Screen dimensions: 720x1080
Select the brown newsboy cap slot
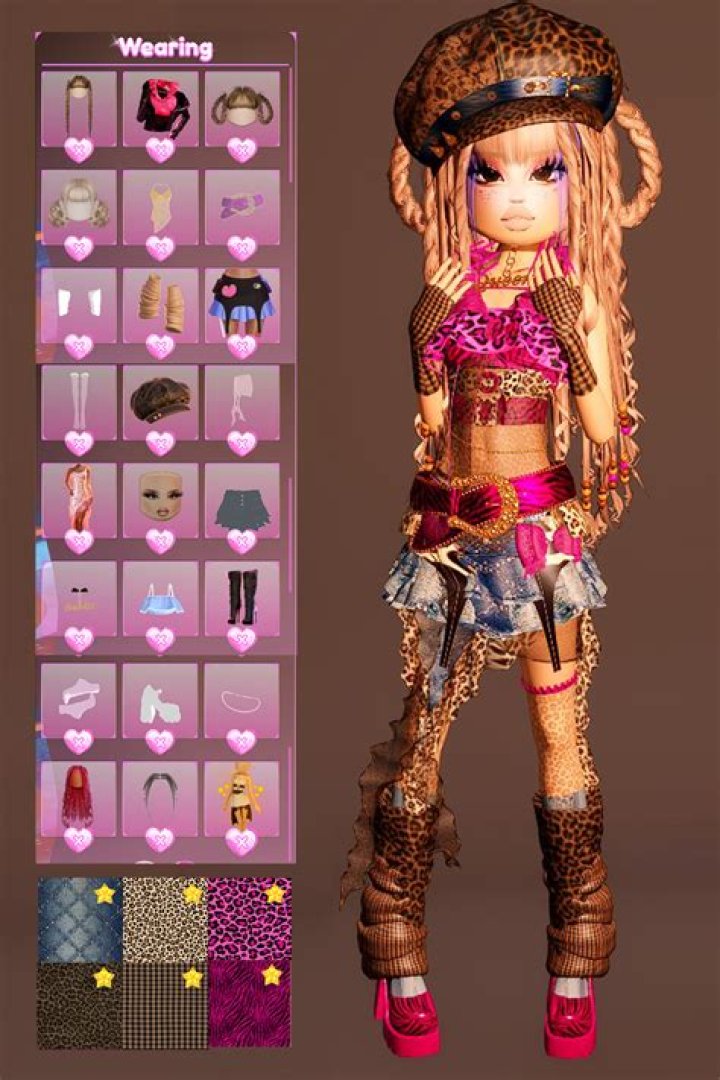pyautogui.click(x=160, y=402)
